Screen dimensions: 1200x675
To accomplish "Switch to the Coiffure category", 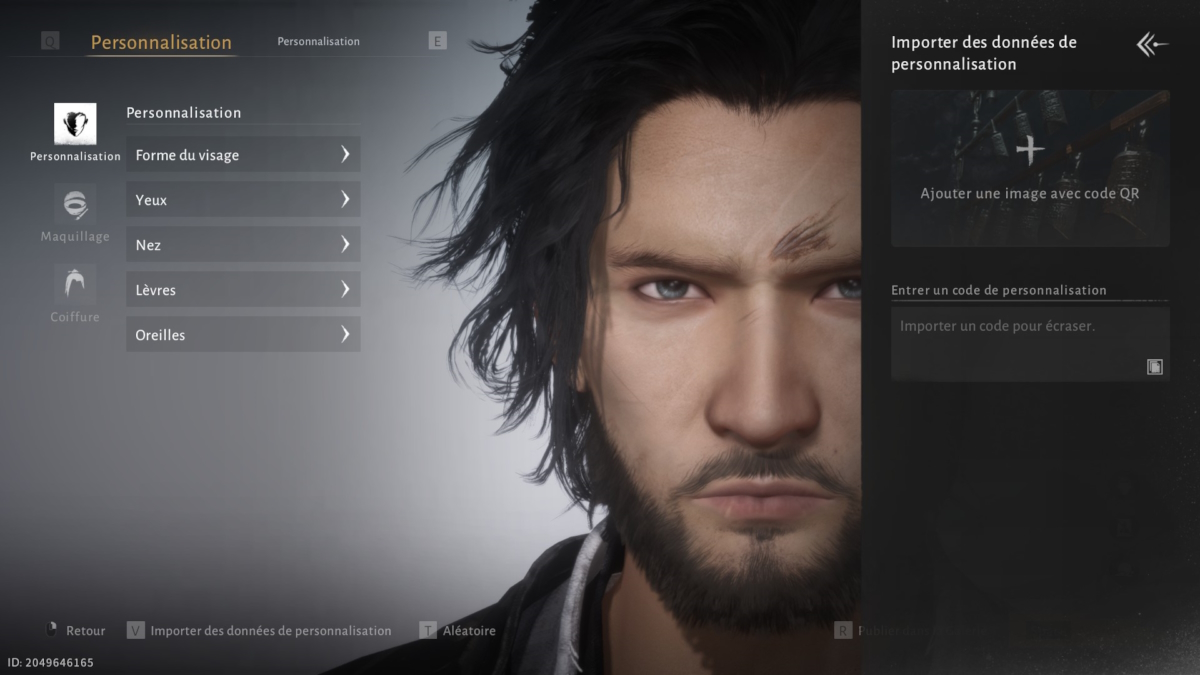I will (75, 292).
